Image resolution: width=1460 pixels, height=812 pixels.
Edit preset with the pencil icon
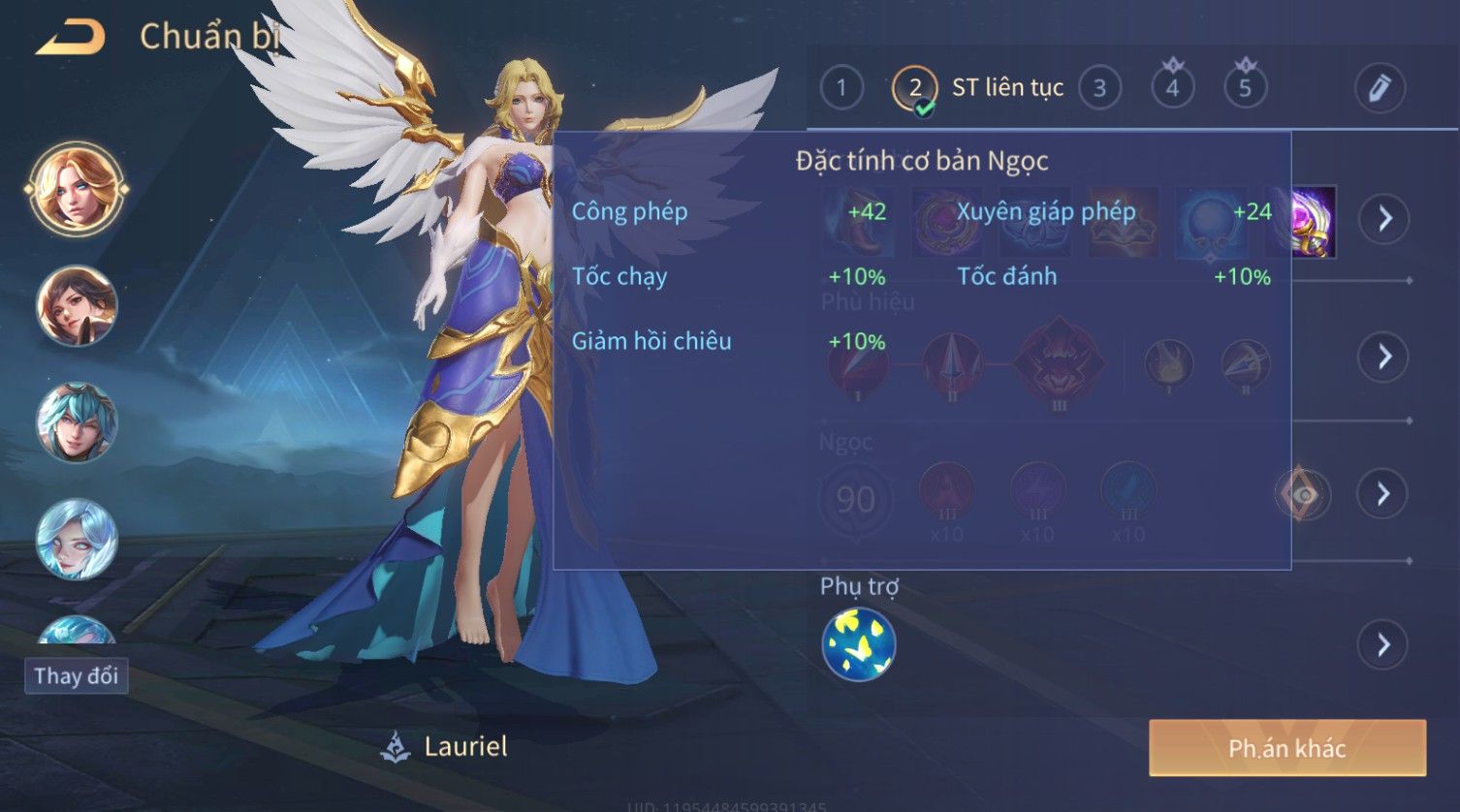pos(1379,88)
